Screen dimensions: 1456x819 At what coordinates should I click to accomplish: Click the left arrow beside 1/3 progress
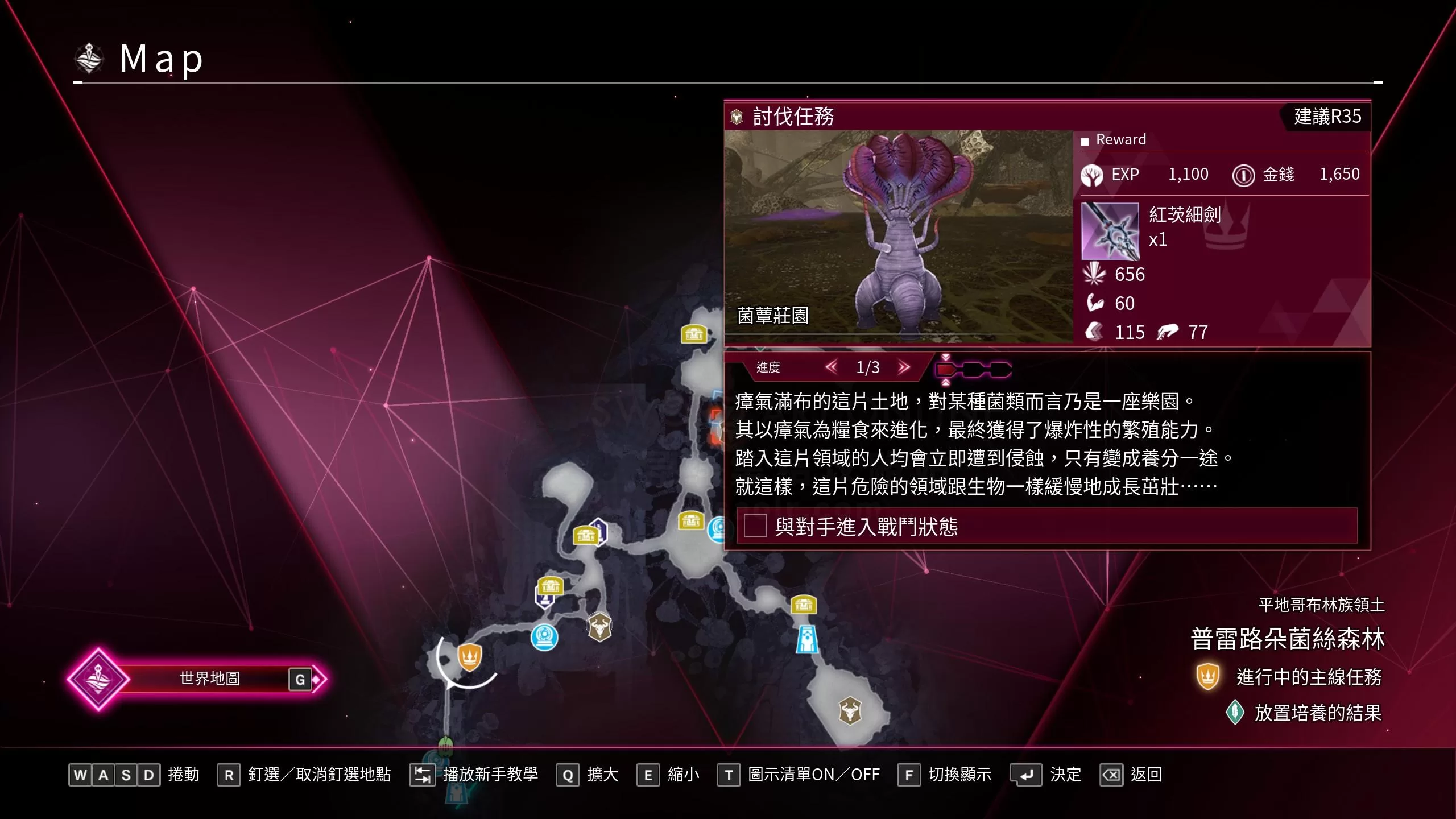(x=832, y=368)
